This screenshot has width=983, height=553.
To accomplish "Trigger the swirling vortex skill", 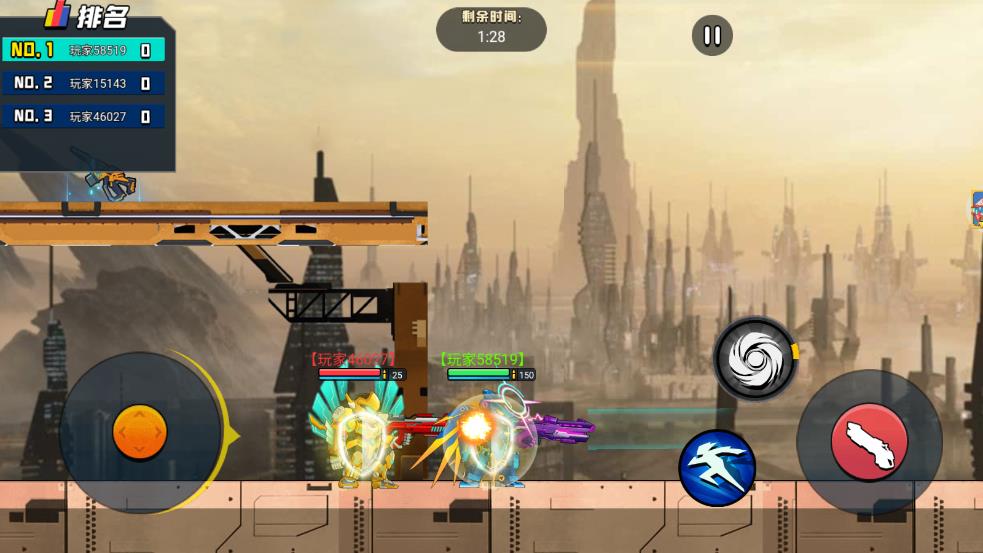I will point(755,358).
